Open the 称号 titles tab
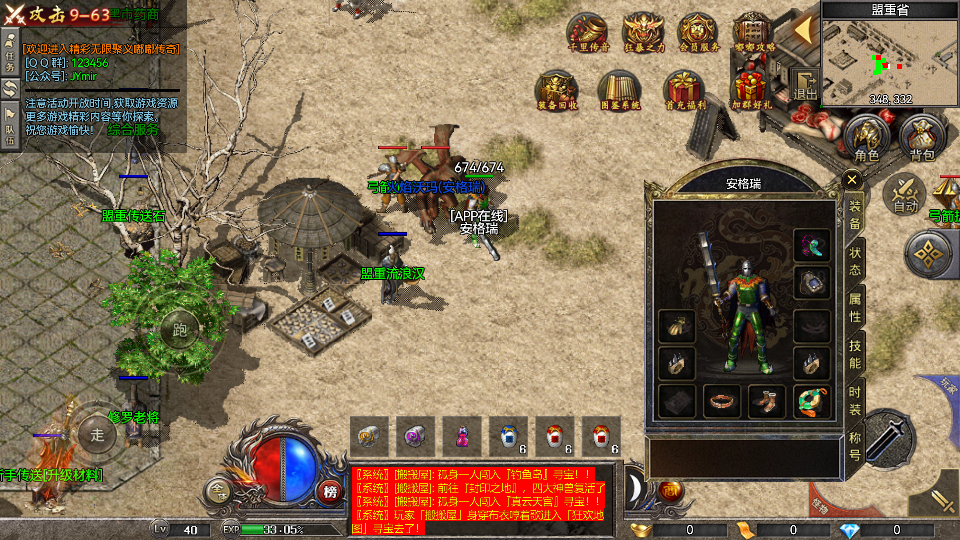 (855, 445)
